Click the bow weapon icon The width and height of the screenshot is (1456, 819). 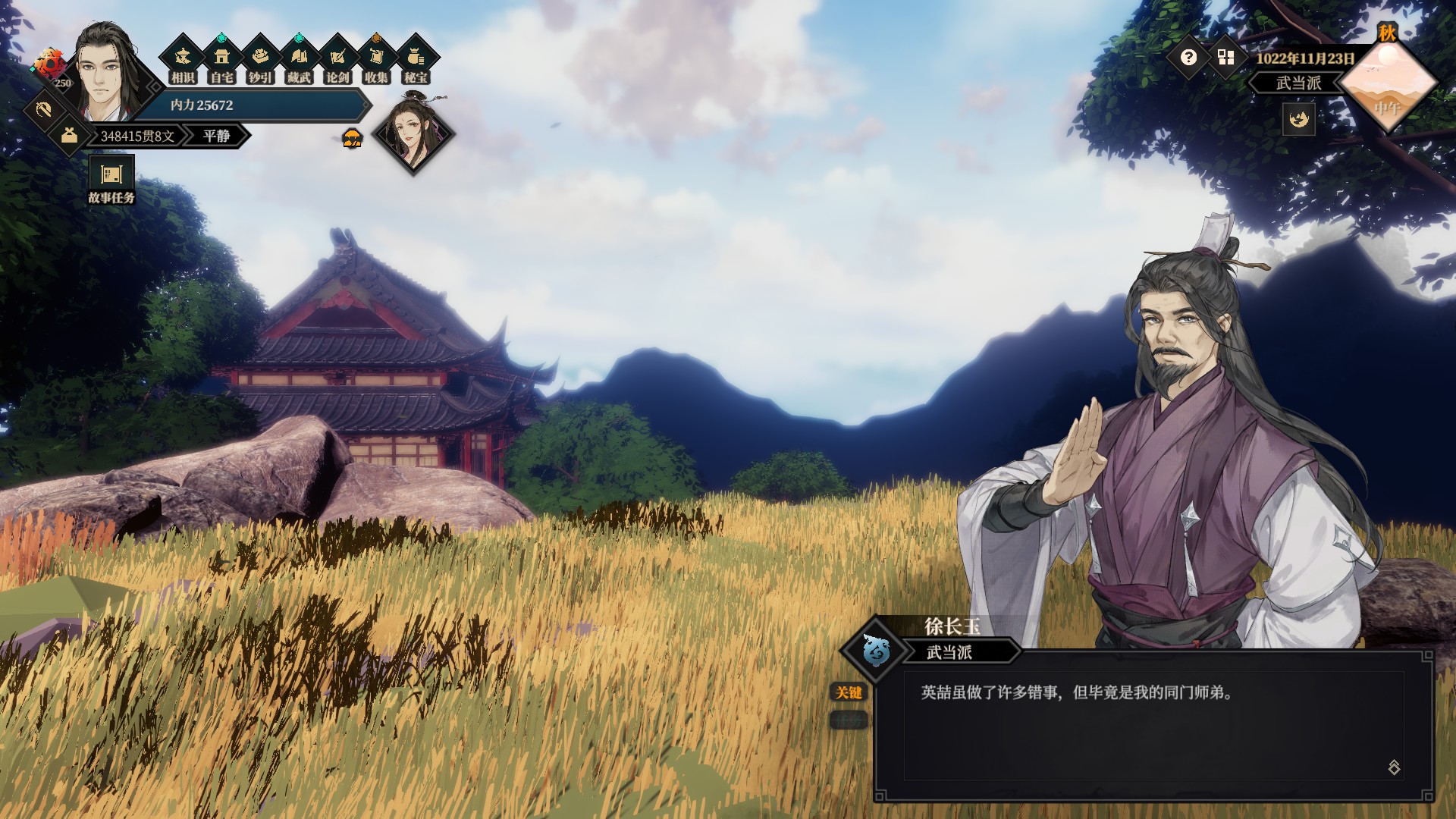click(43, 110)
